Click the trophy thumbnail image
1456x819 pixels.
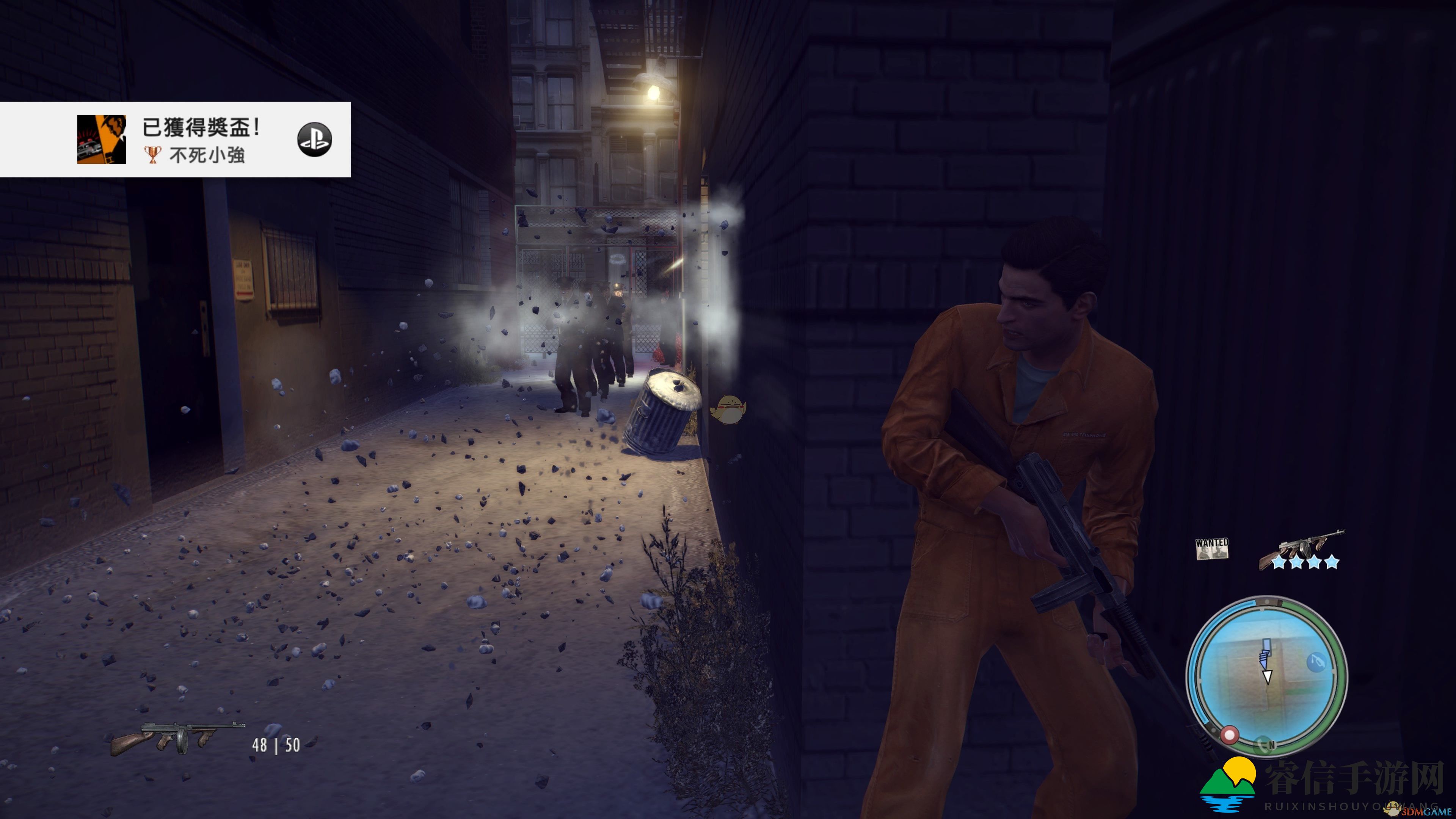pyautogui.click(x=102, y=140)
